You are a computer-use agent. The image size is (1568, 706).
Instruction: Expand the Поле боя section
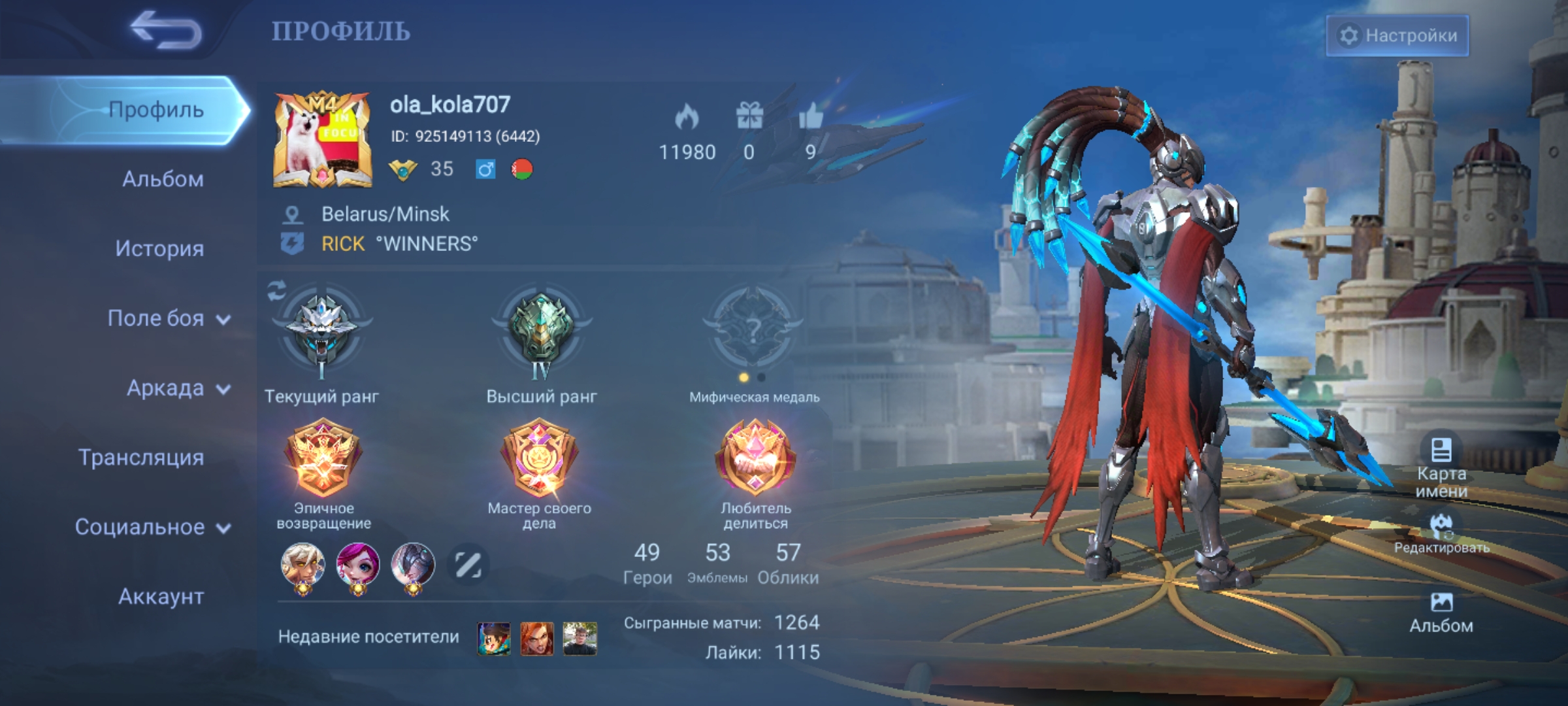pyautogui.click(x=157, y=319)
